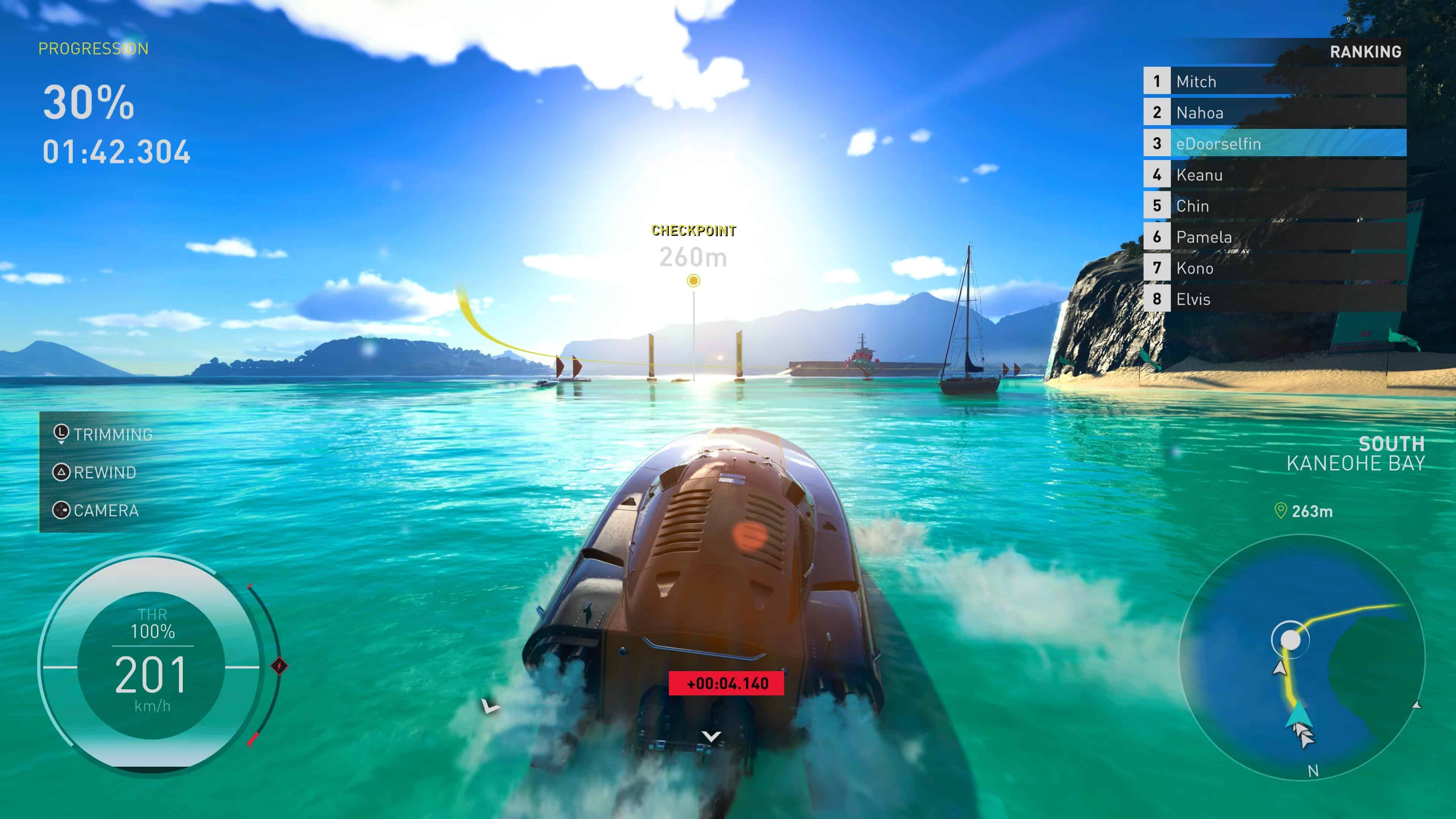Open the circular minimap

click(1302, 657)
